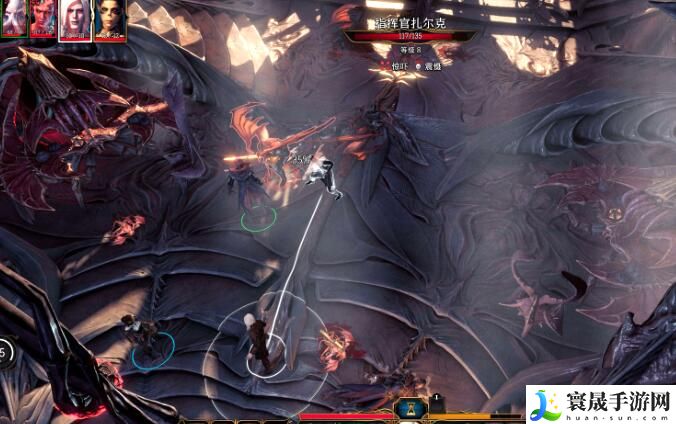The width and height of the screenshot is (676, 424).
Task: Click the huan-sun.com watermark logo
Action: click(x=599, y=403)
